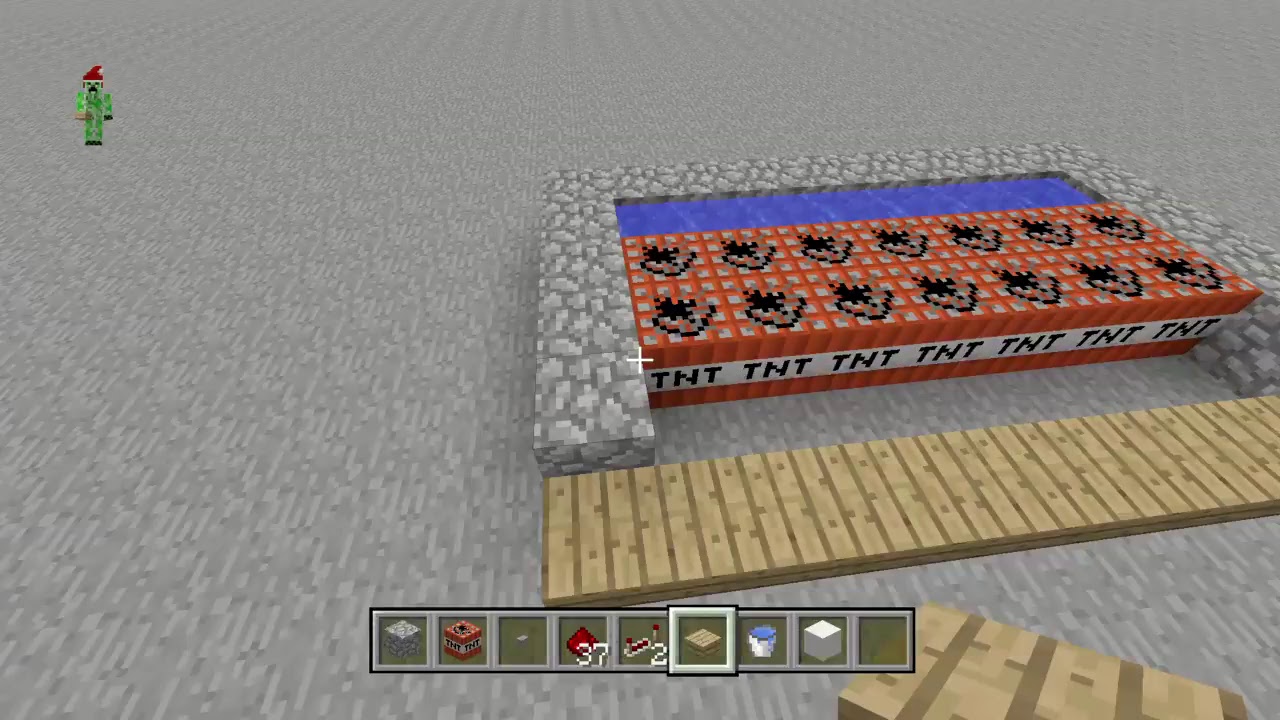This screenshot has width=1280, height=720.
Task: Select the cobblestone block in the hotbar
Action: pyautogui.click(x=402, y=640)
